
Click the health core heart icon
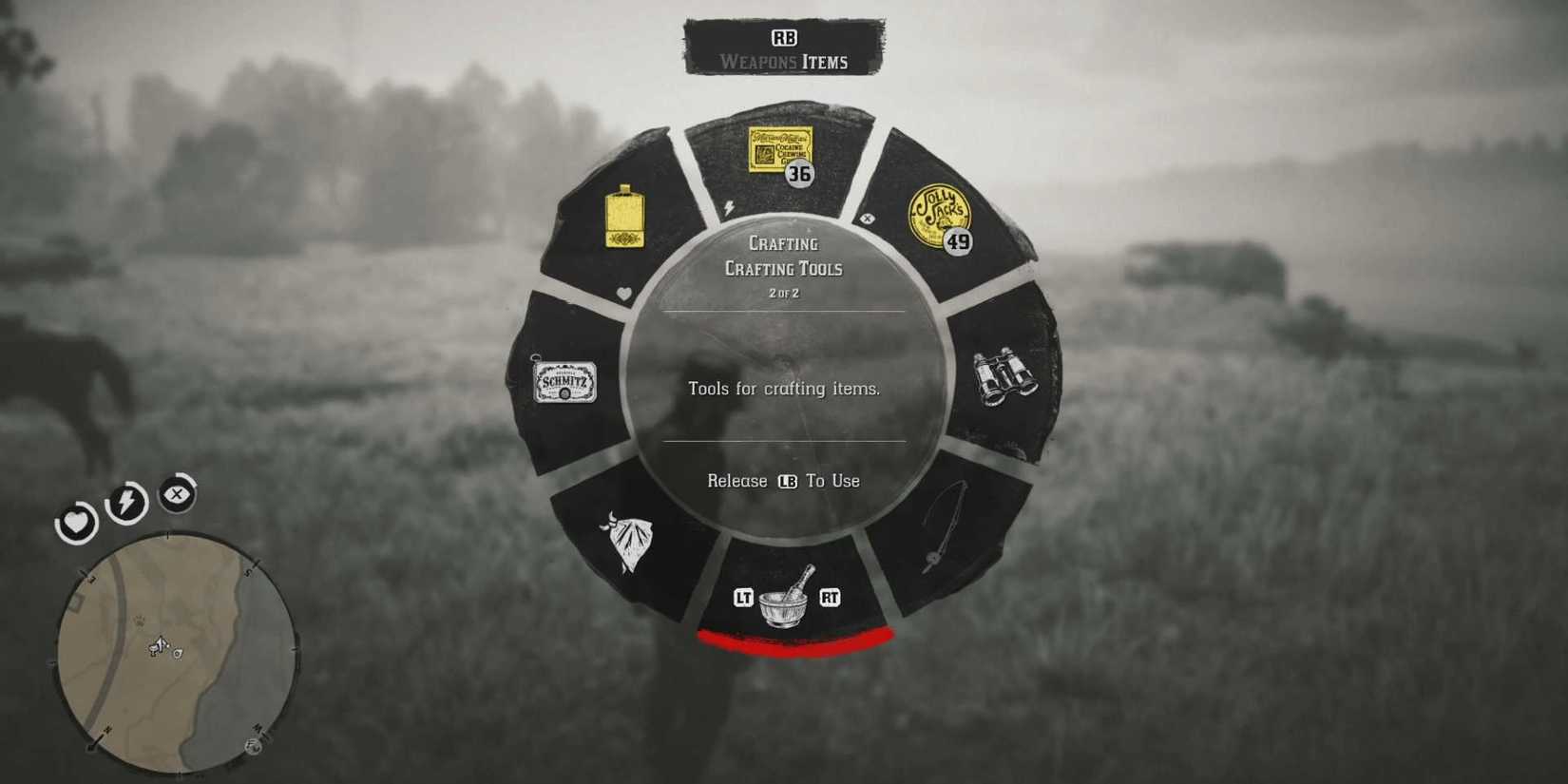tap(76, 524)
